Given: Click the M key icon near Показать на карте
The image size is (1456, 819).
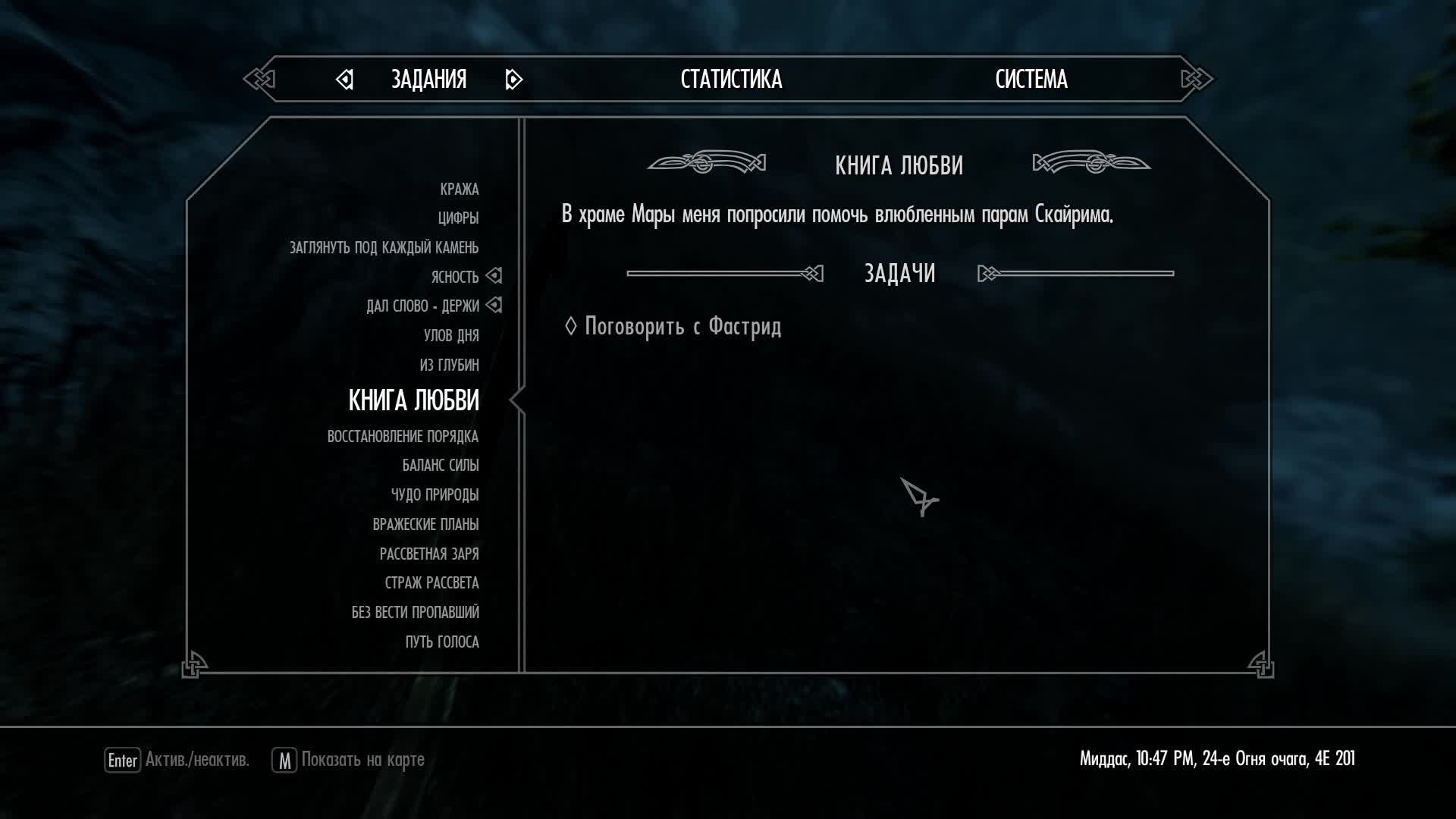Looking at the screenshot, I should (283, 758).
